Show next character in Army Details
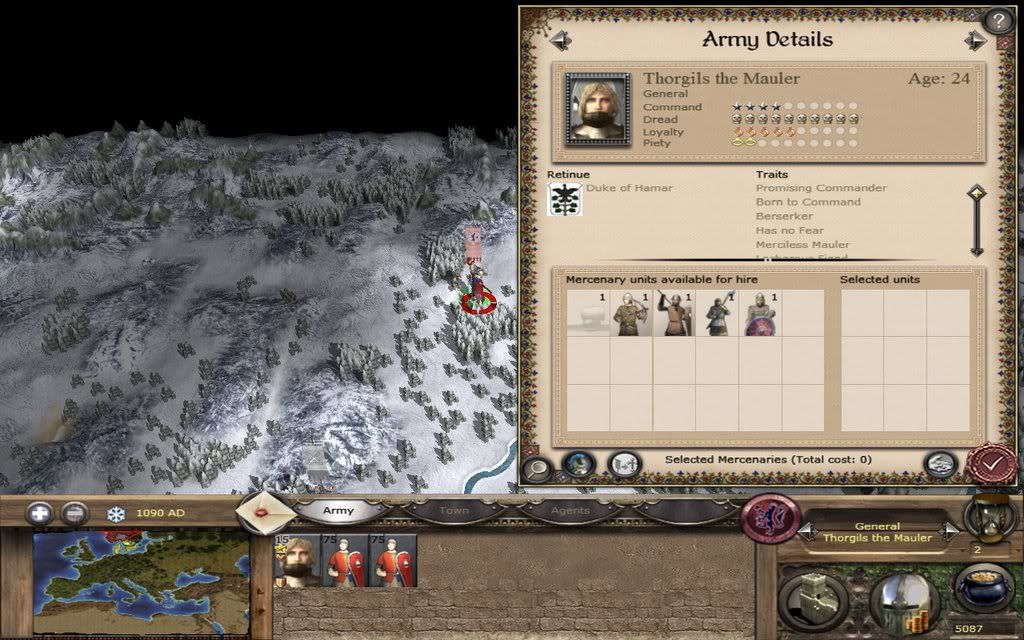 (975, 40)
